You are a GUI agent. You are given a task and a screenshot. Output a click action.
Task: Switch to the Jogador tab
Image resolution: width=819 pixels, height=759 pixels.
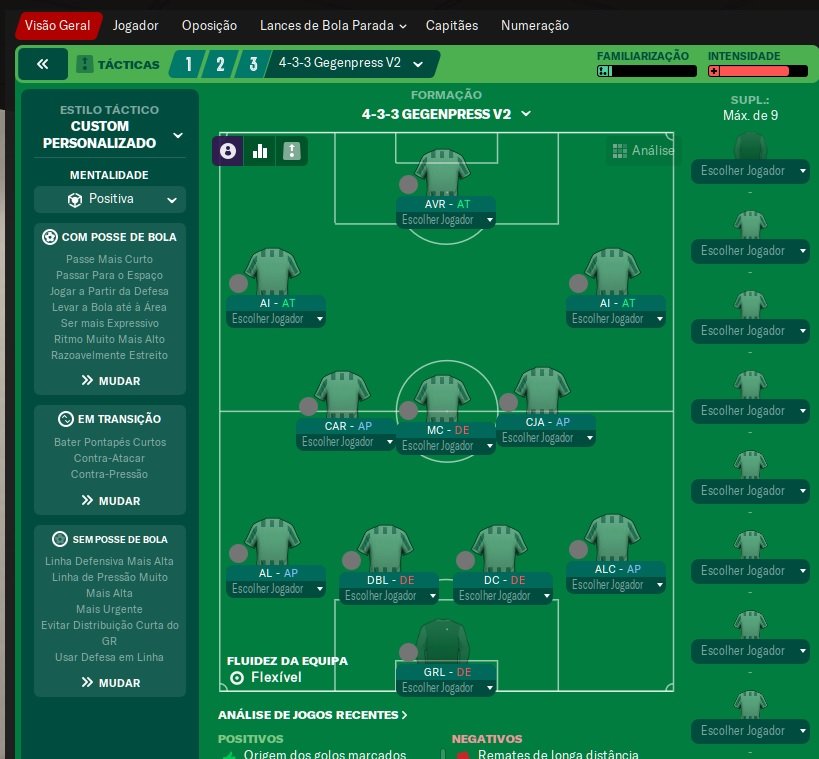click(135, 26)
